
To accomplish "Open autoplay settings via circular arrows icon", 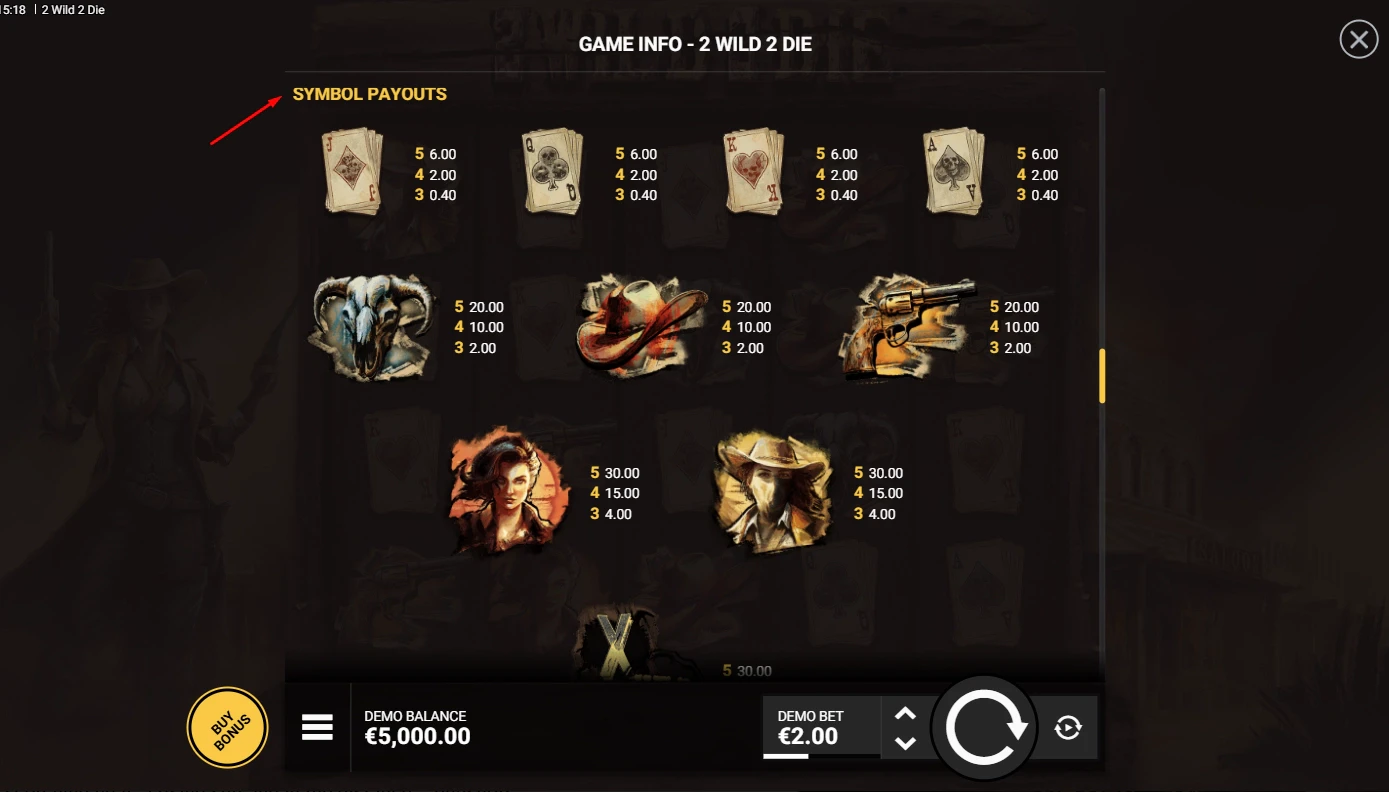I will (1066, 727).
